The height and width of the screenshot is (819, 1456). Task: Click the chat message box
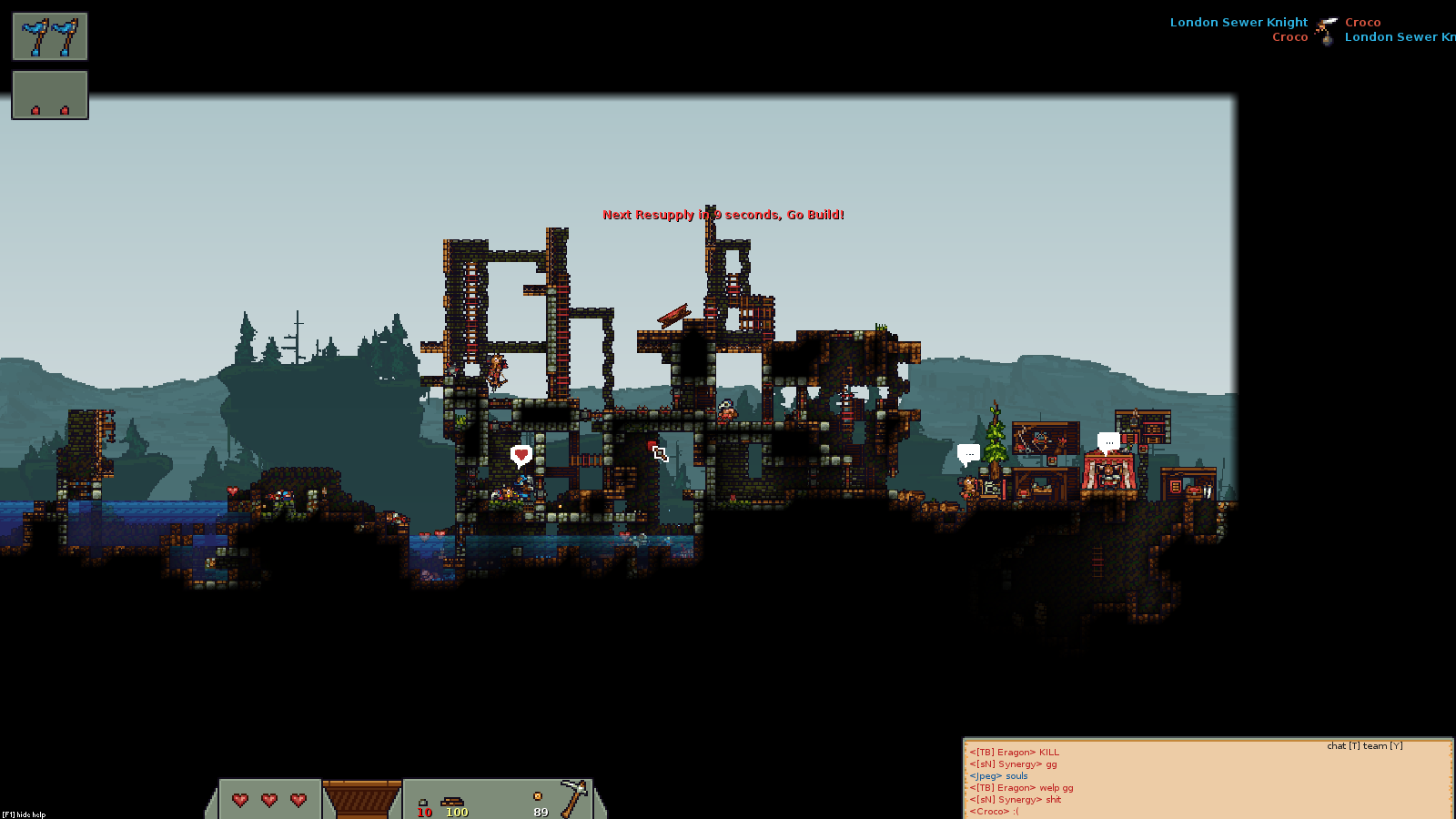point(1207,780)
